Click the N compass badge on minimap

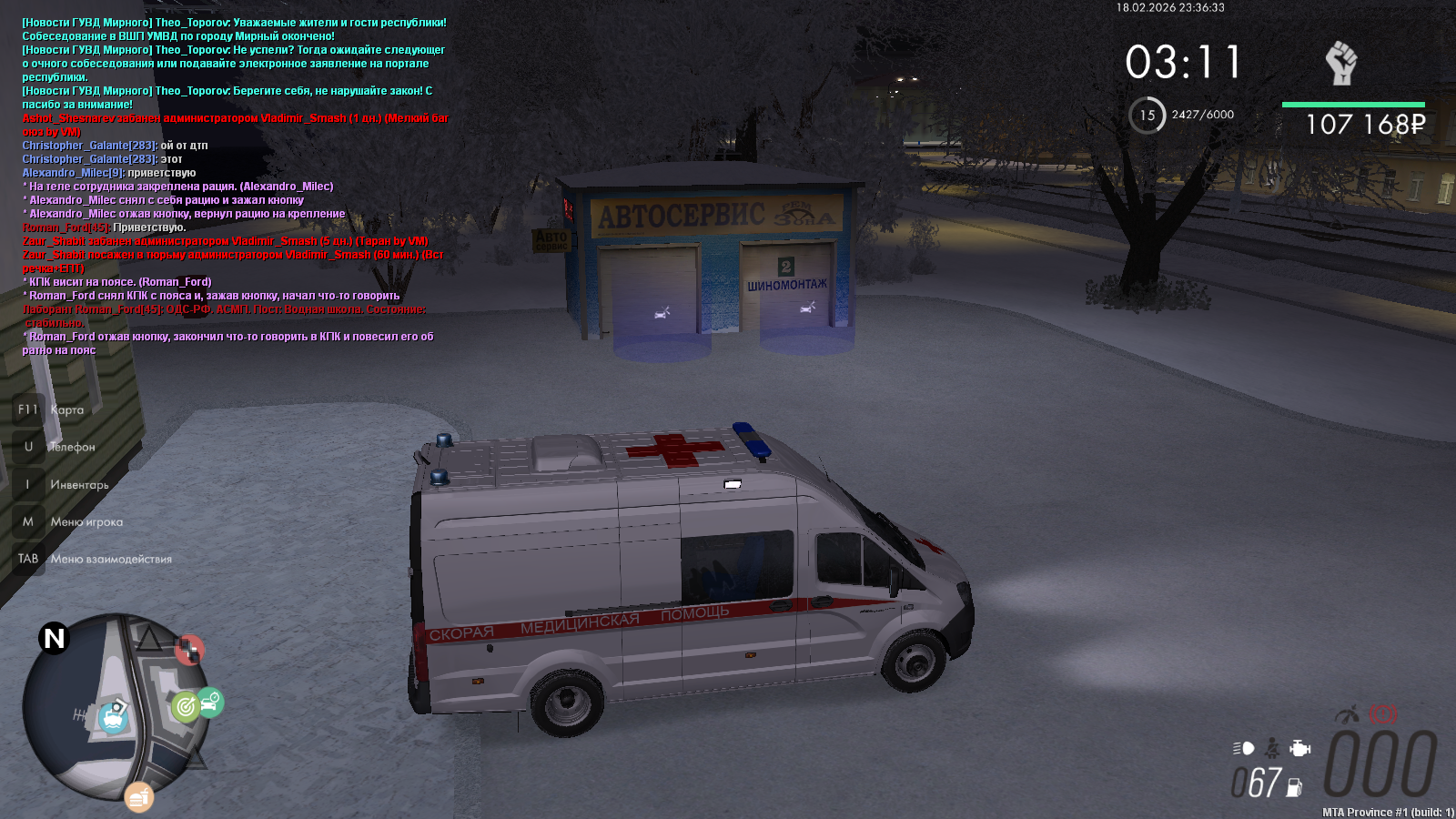point(55,638)
